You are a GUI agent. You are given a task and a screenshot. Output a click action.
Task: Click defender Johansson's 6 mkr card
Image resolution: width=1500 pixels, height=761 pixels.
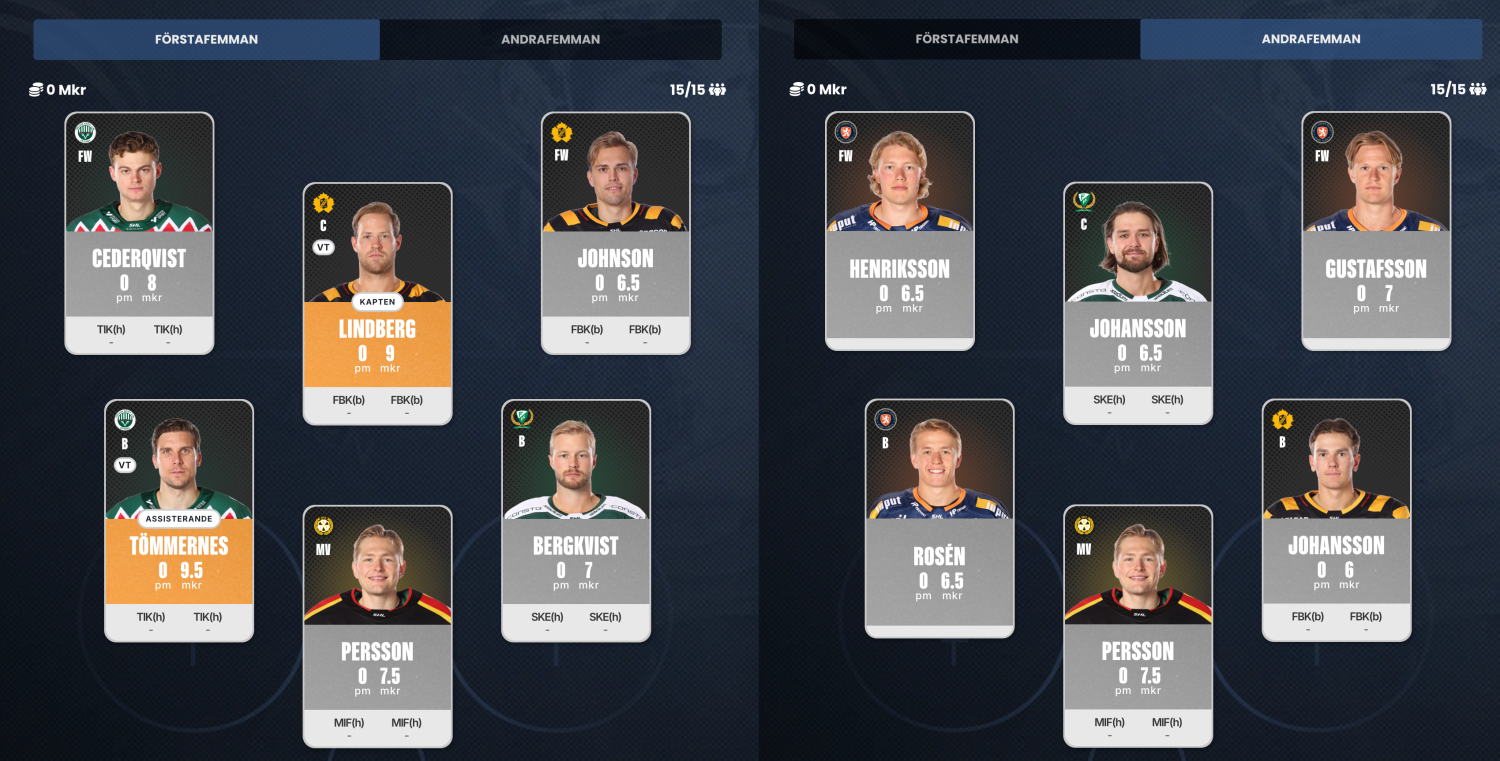[1336, 520]
